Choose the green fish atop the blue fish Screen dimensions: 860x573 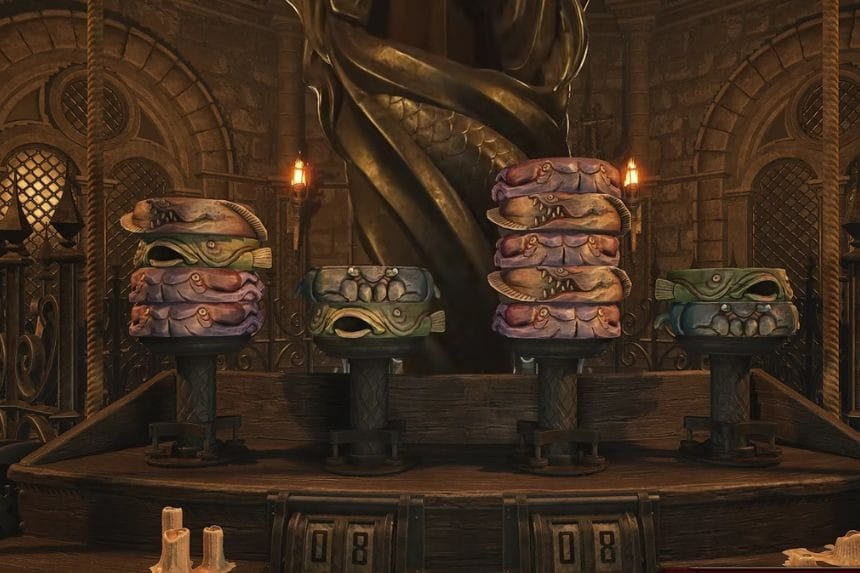724,285
